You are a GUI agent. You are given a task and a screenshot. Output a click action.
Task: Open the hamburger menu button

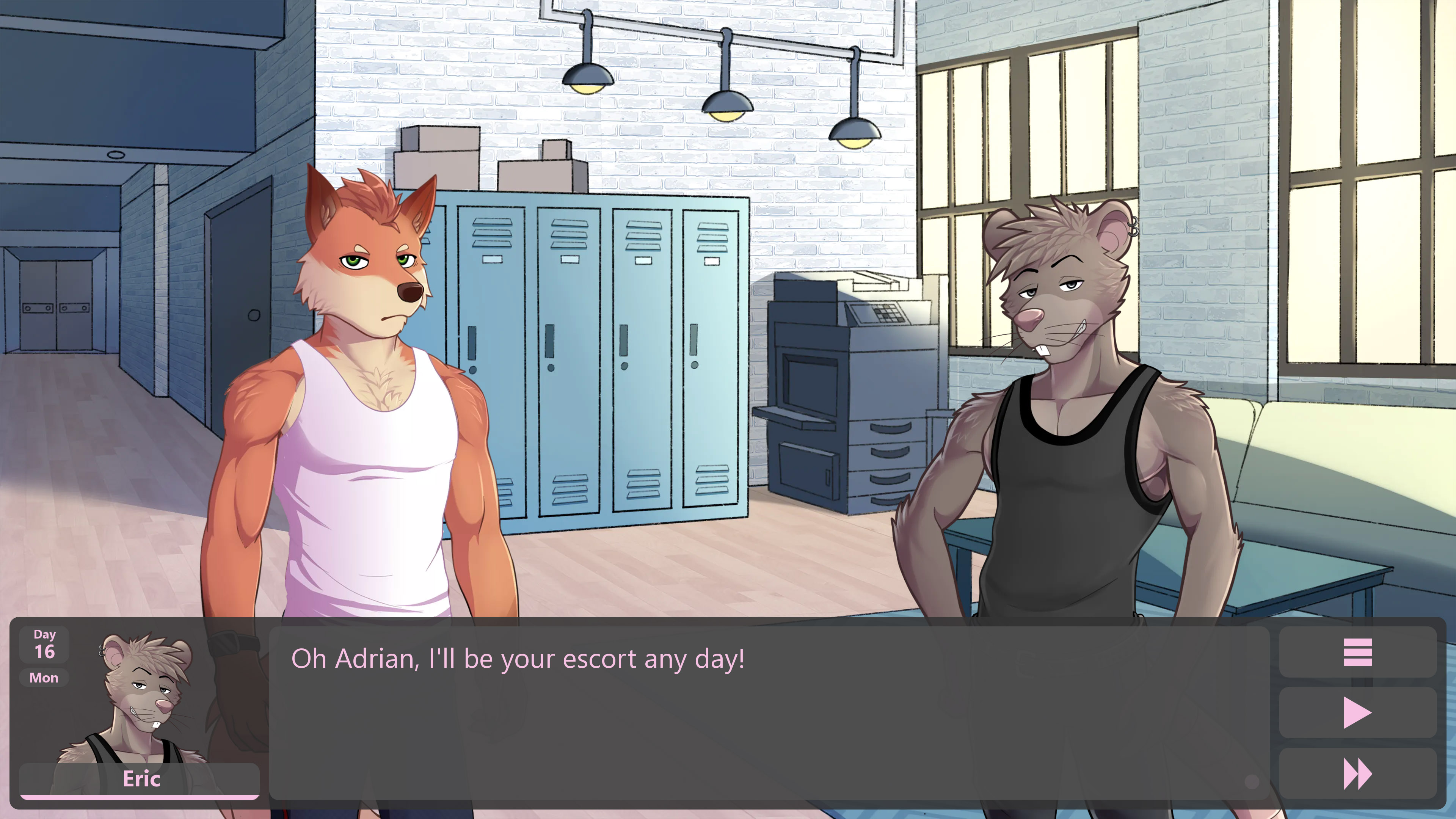[1357, 652]
